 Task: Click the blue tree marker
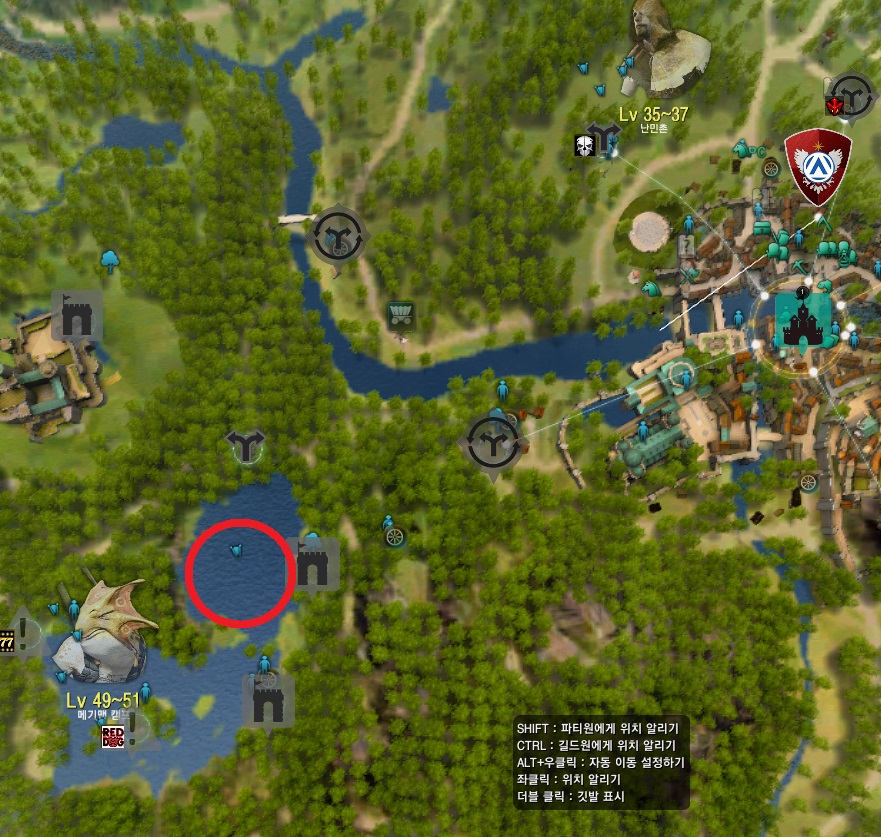110,262
